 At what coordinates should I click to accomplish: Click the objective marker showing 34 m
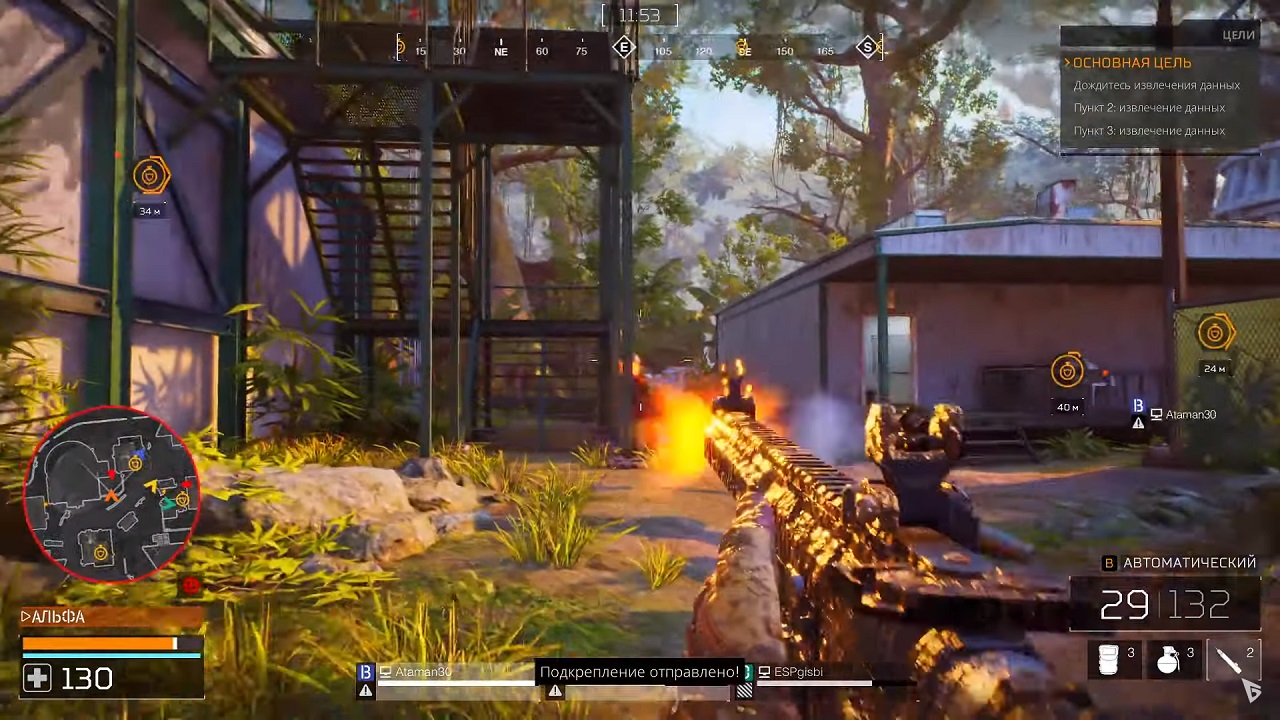[x=151, y=176]
